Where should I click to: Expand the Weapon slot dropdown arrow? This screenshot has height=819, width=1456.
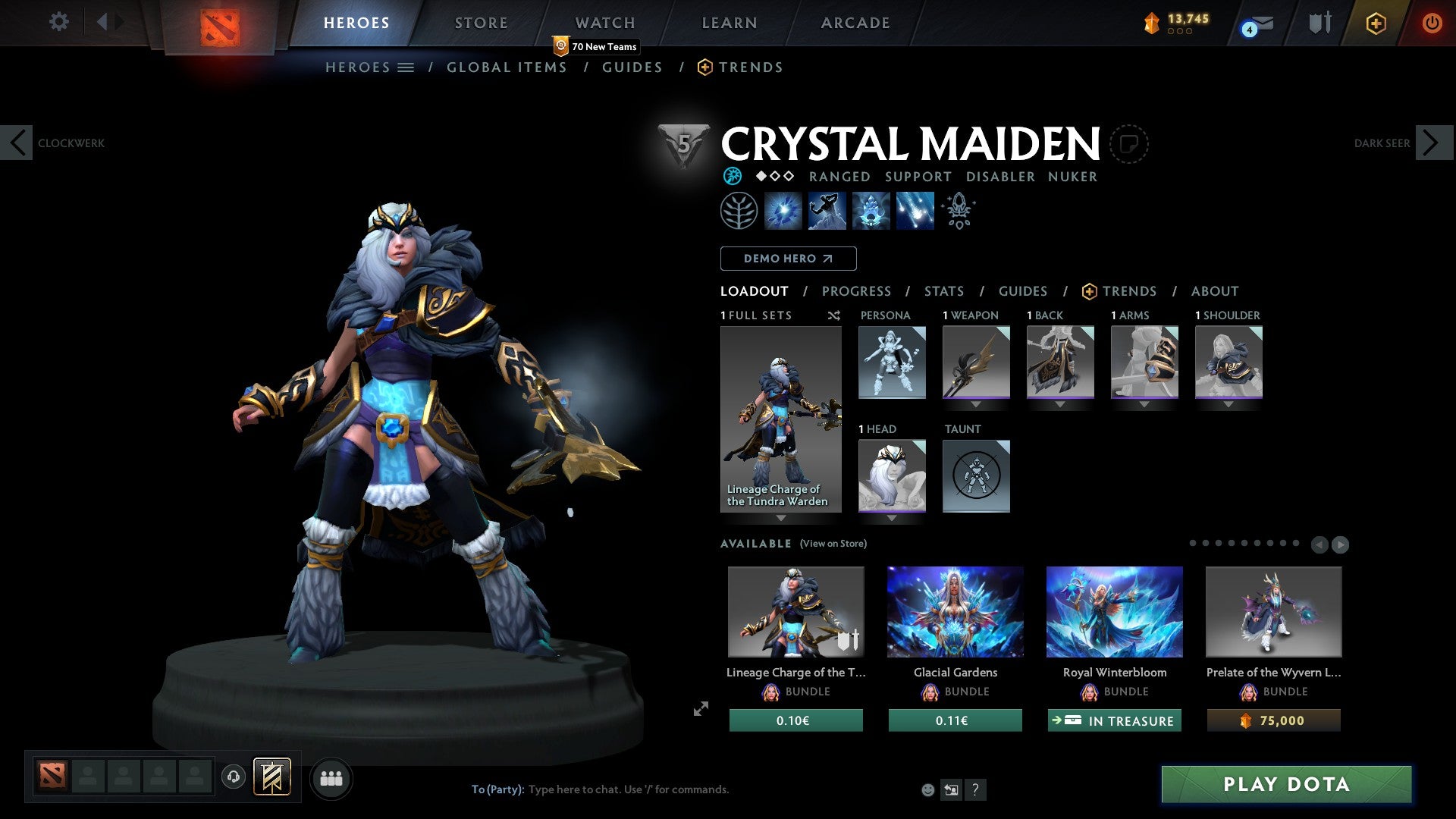coord(976,404)
